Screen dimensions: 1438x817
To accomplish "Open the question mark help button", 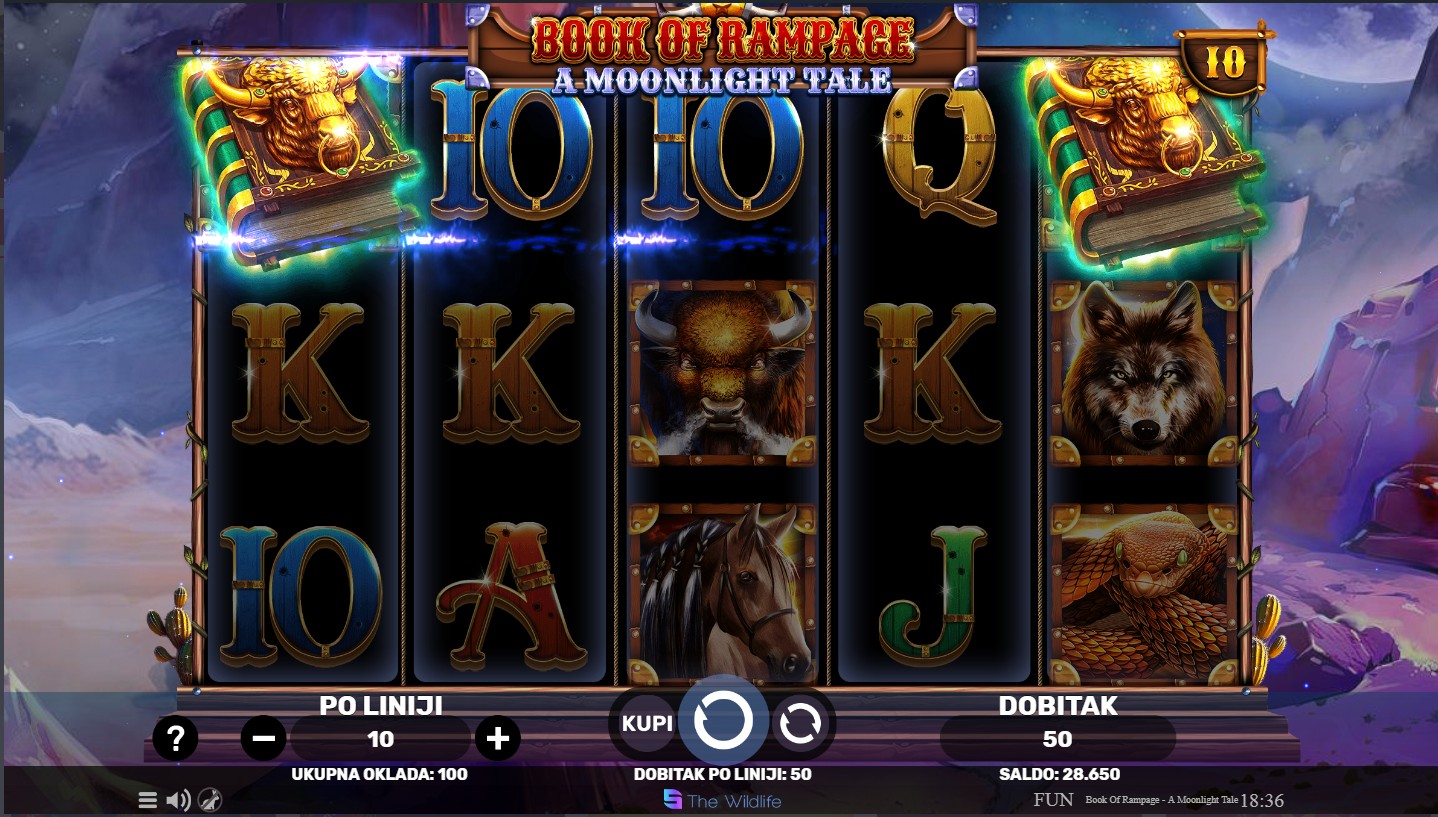I will (x=175, y=739).
